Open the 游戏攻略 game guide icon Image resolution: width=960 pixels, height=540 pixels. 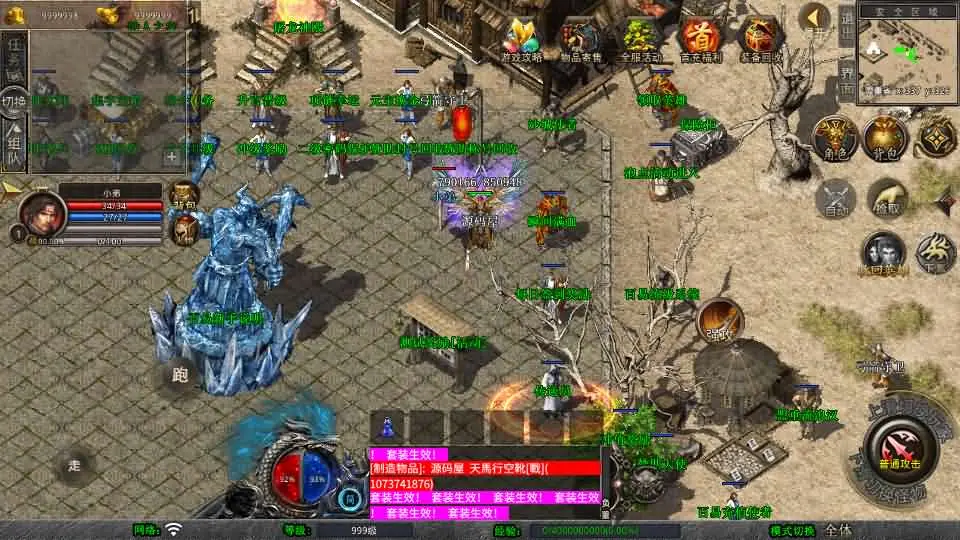(521, 39)
